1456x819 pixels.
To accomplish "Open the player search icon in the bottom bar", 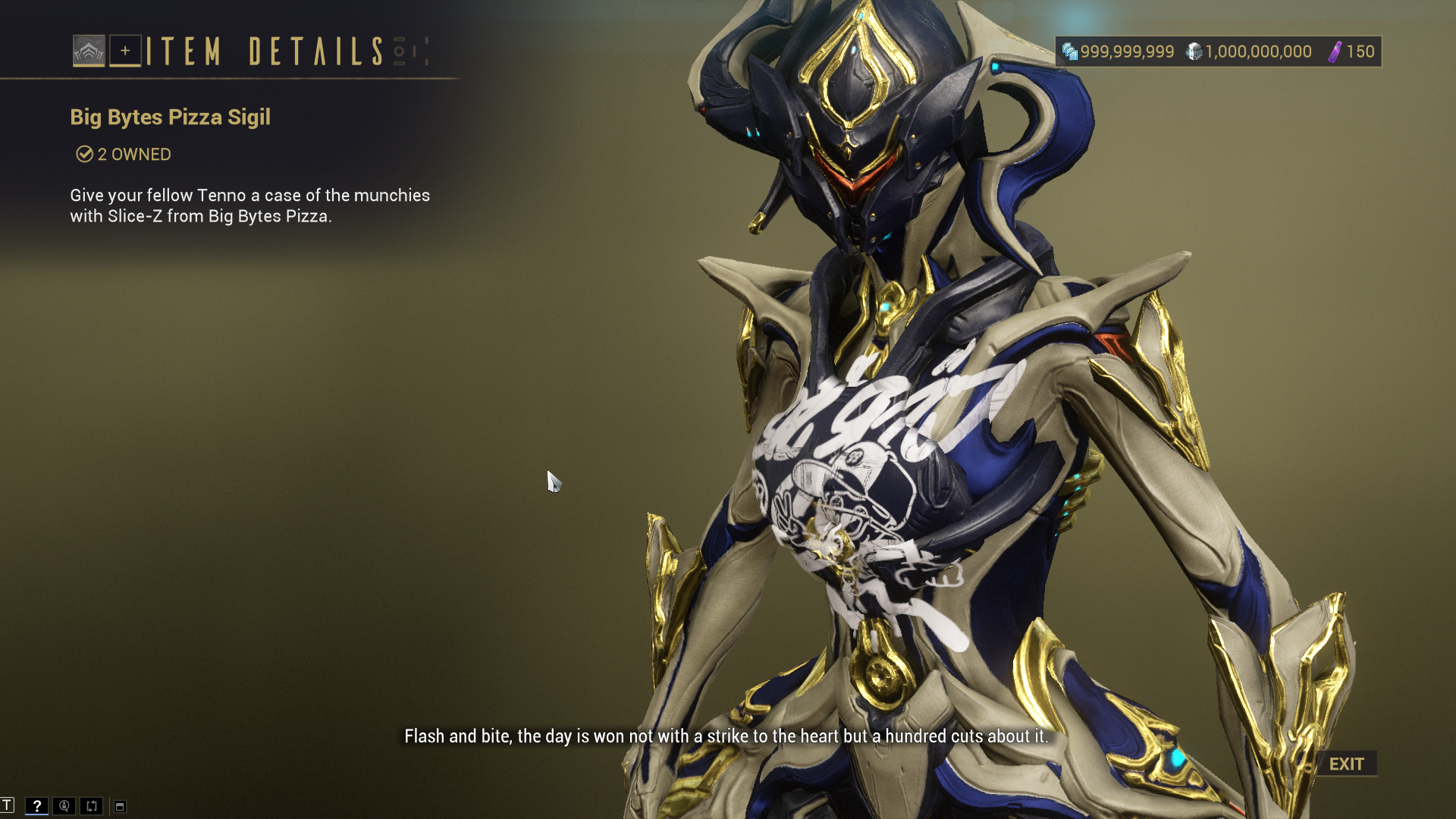I will click(64, 805).
